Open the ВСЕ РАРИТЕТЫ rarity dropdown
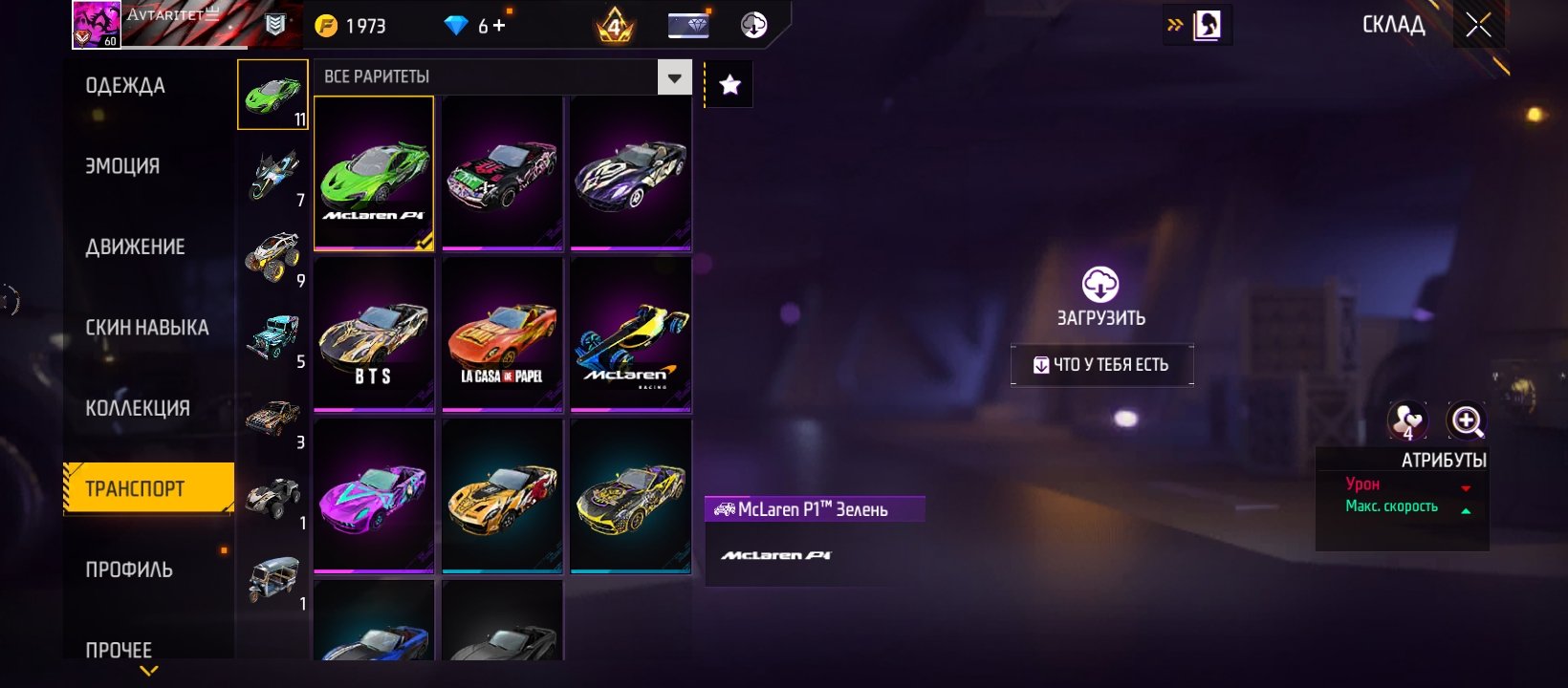 pyautogui.click(x=674, y=77)
